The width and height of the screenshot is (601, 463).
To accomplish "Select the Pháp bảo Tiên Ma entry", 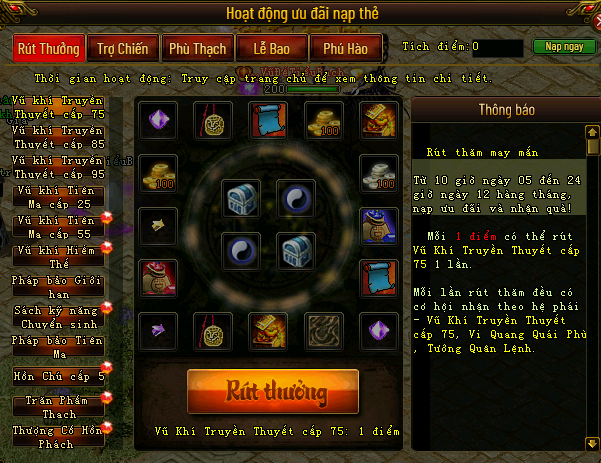I will pos(60,347).
